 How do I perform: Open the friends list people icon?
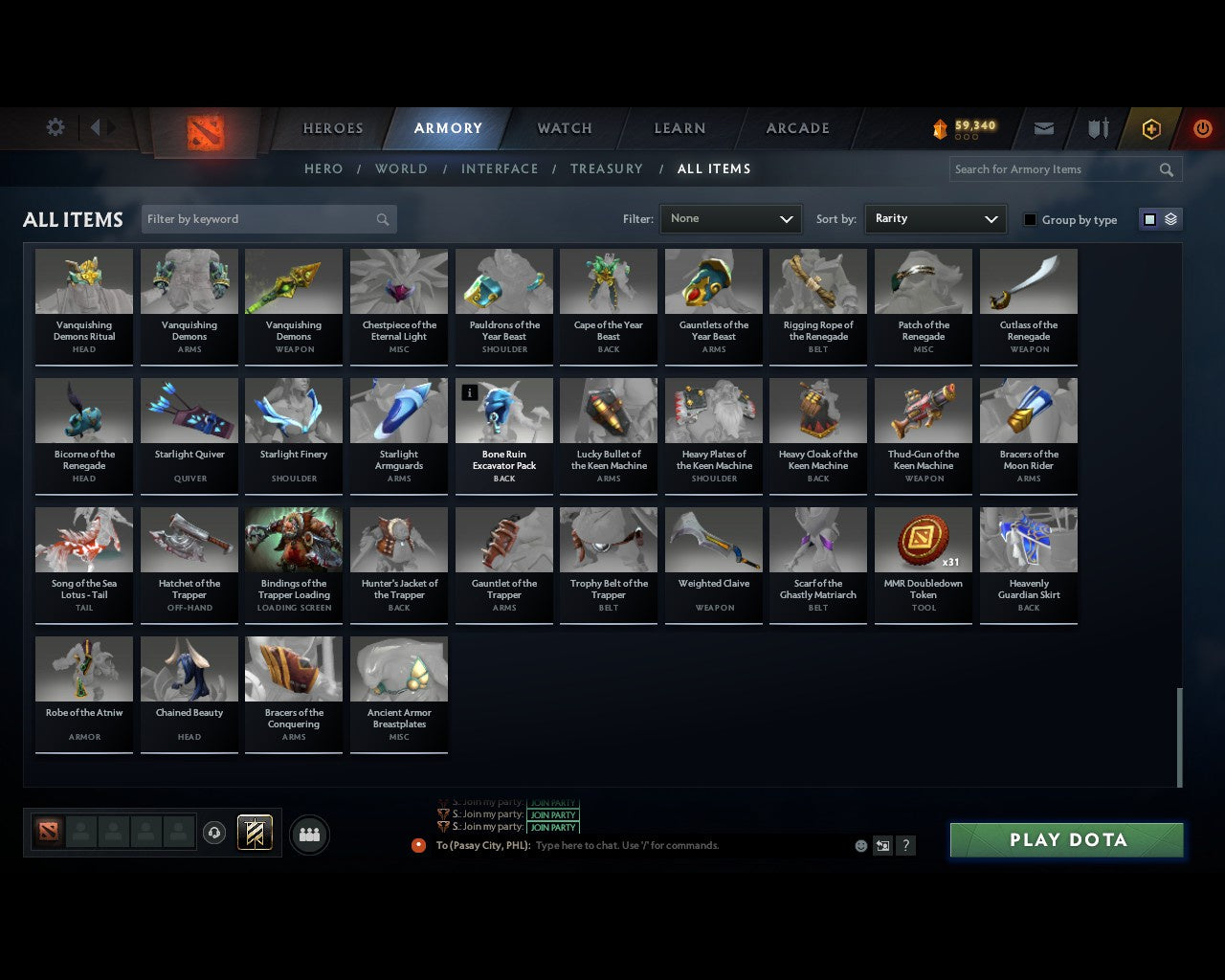click(x=308, y=834)
